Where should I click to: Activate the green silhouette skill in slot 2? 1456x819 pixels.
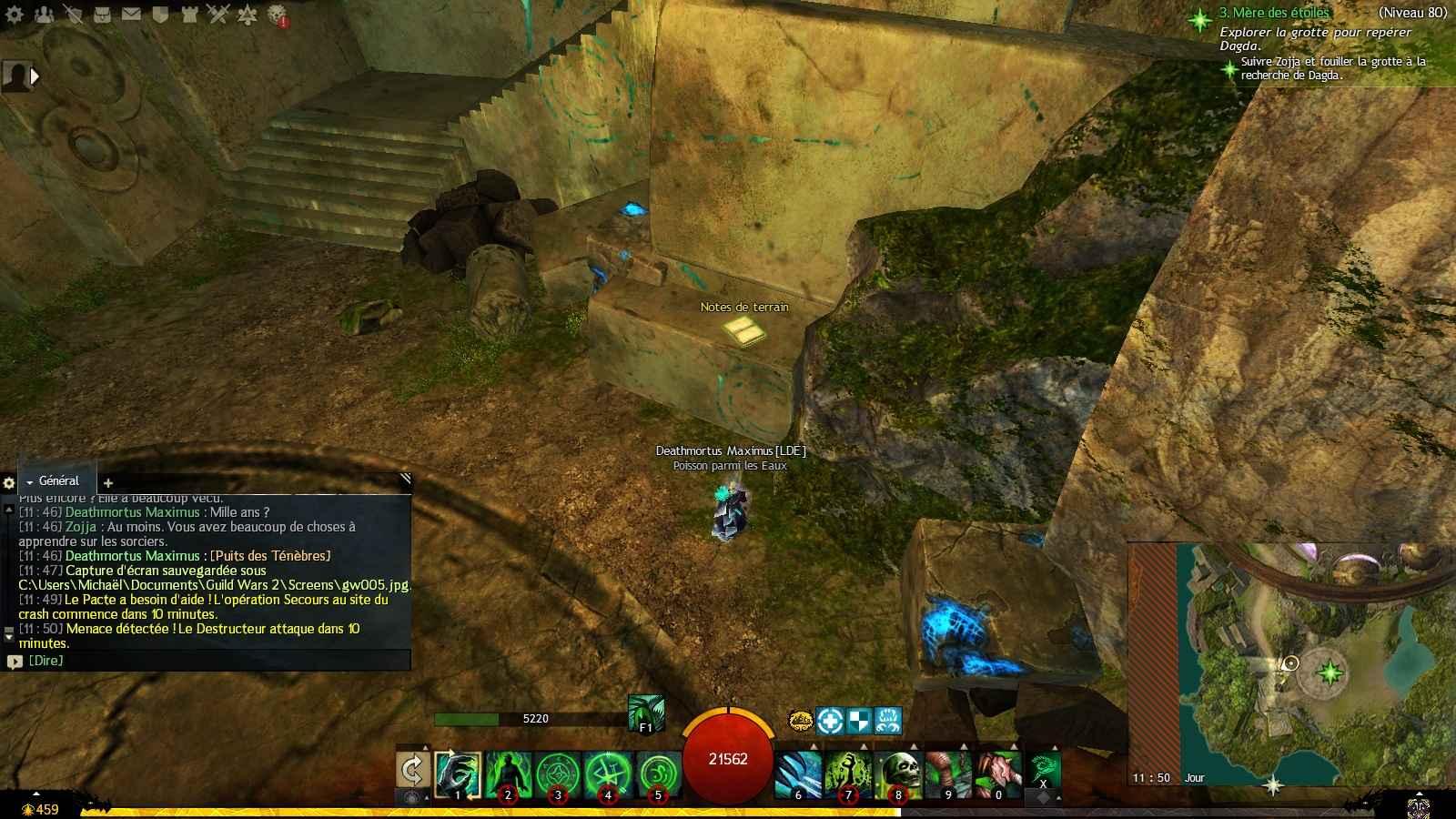pos(507,774)
